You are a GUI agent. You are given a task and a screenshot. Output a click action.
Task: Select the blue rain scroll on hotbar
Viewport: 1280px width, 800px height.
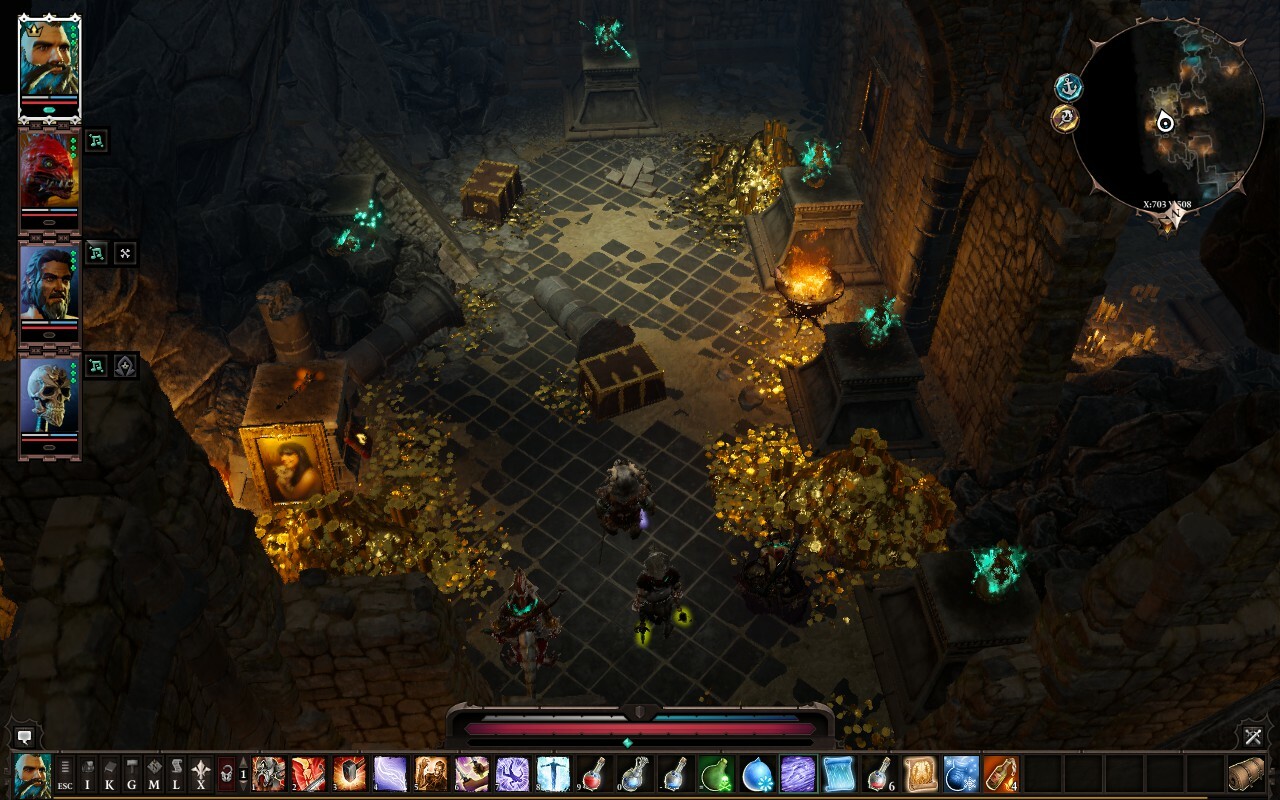(x=838, y=774)
